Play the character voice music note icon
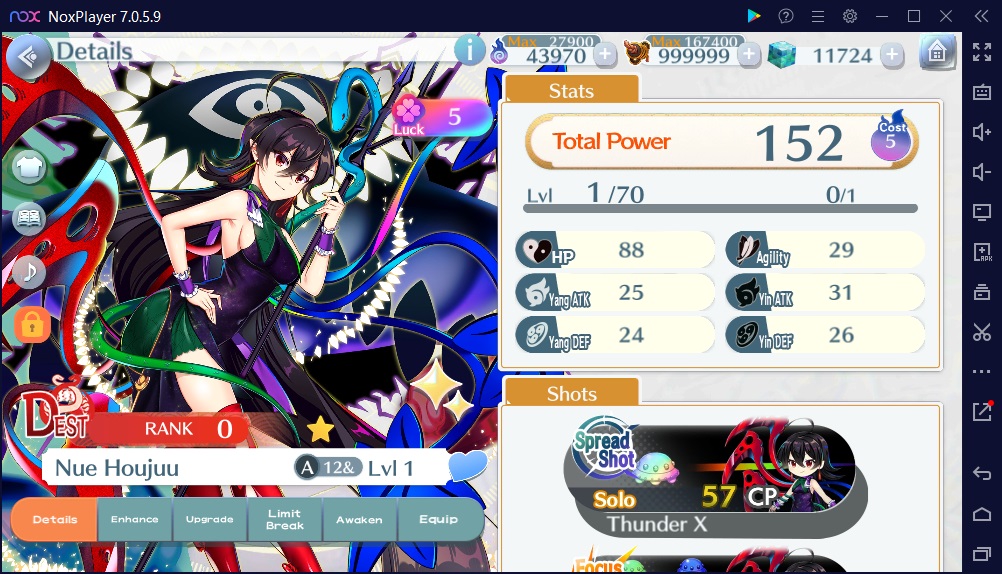Screen dimensions: 1002x574 (30, 271)
